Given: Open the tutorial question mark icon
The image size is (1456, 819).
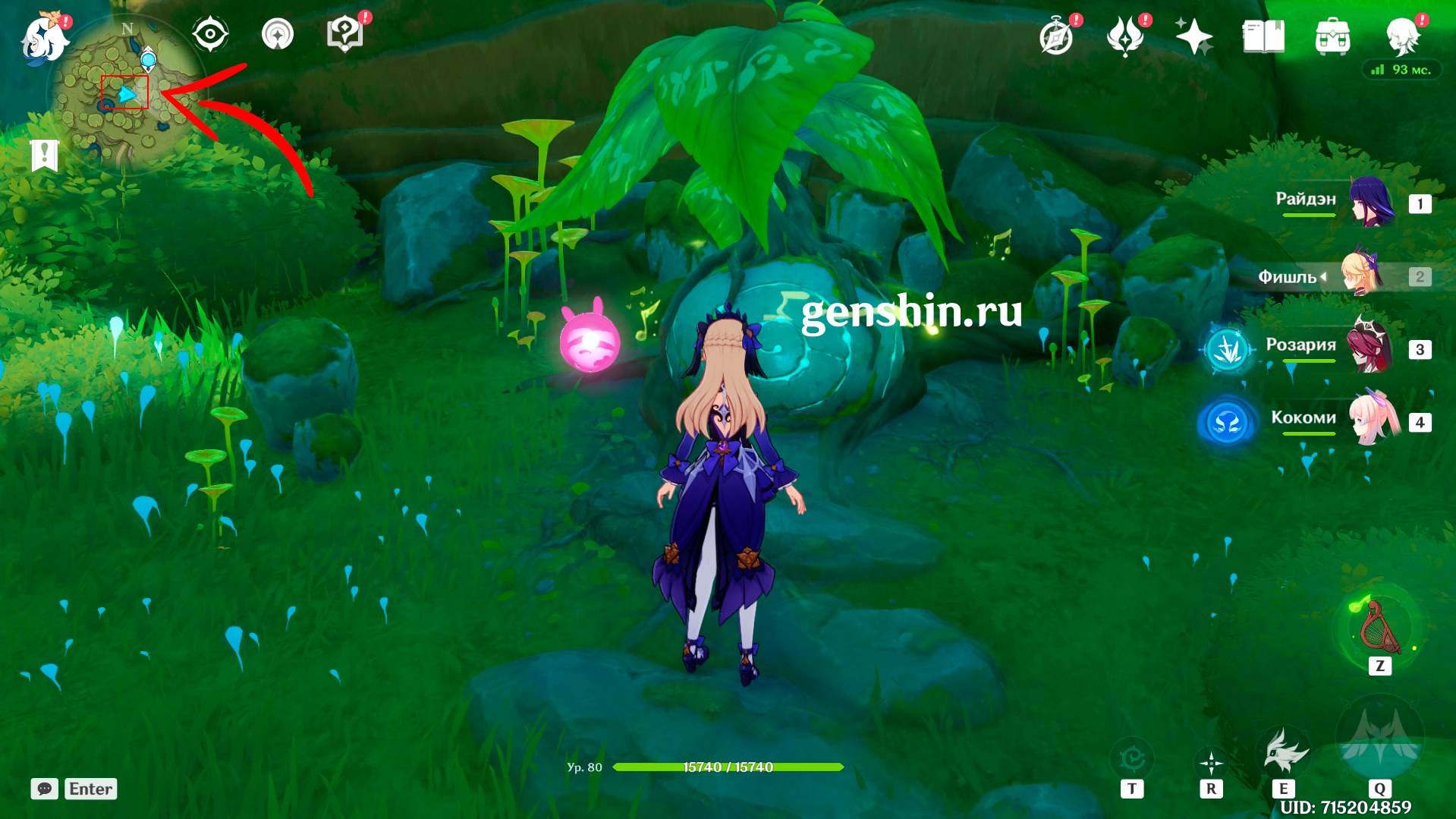Looking at the screenshot, I should [x=344, y=34].
